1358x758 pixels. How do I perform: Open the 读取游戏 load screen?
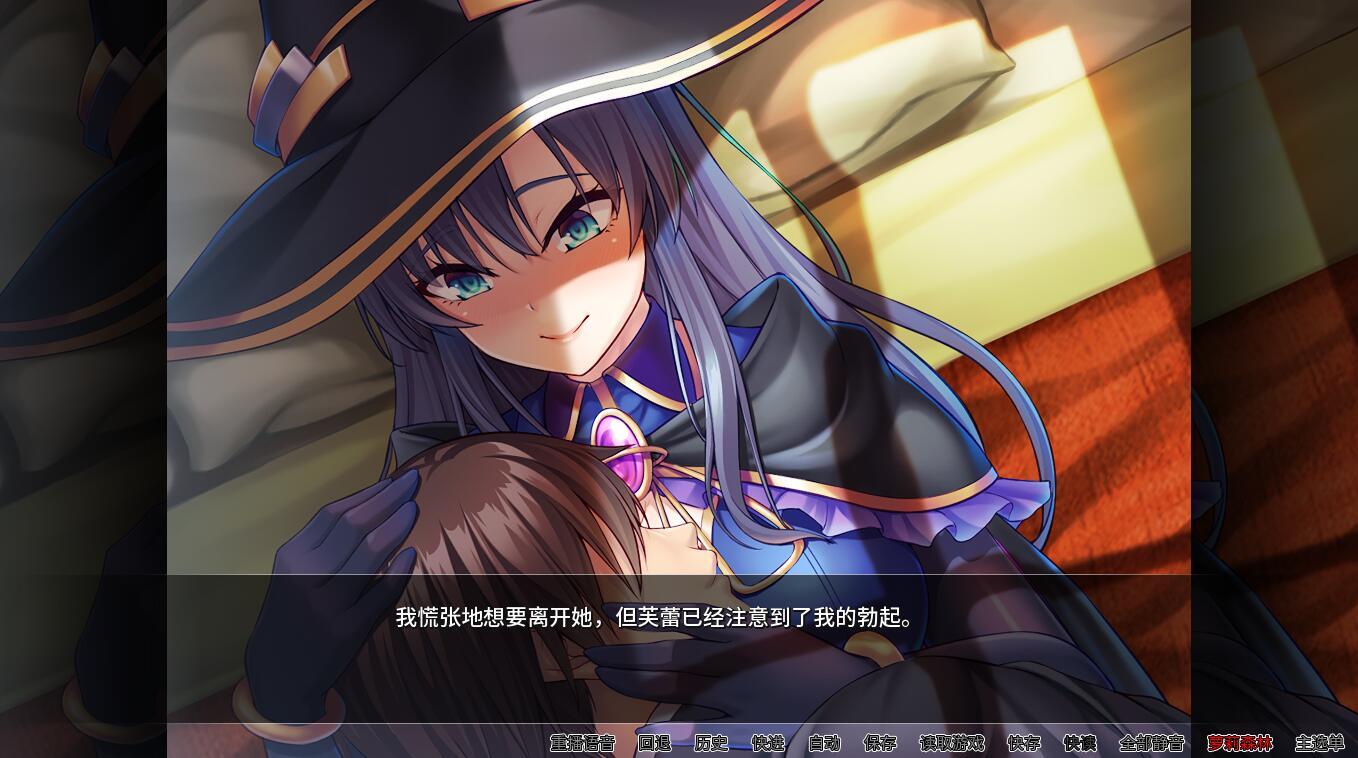952,744
